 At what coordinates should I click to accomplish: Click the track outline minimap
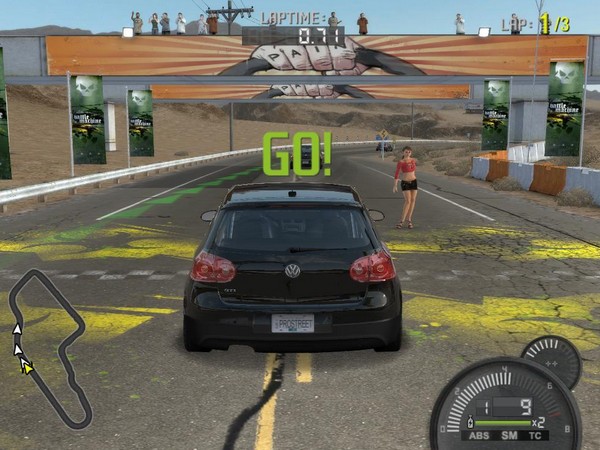48,345
